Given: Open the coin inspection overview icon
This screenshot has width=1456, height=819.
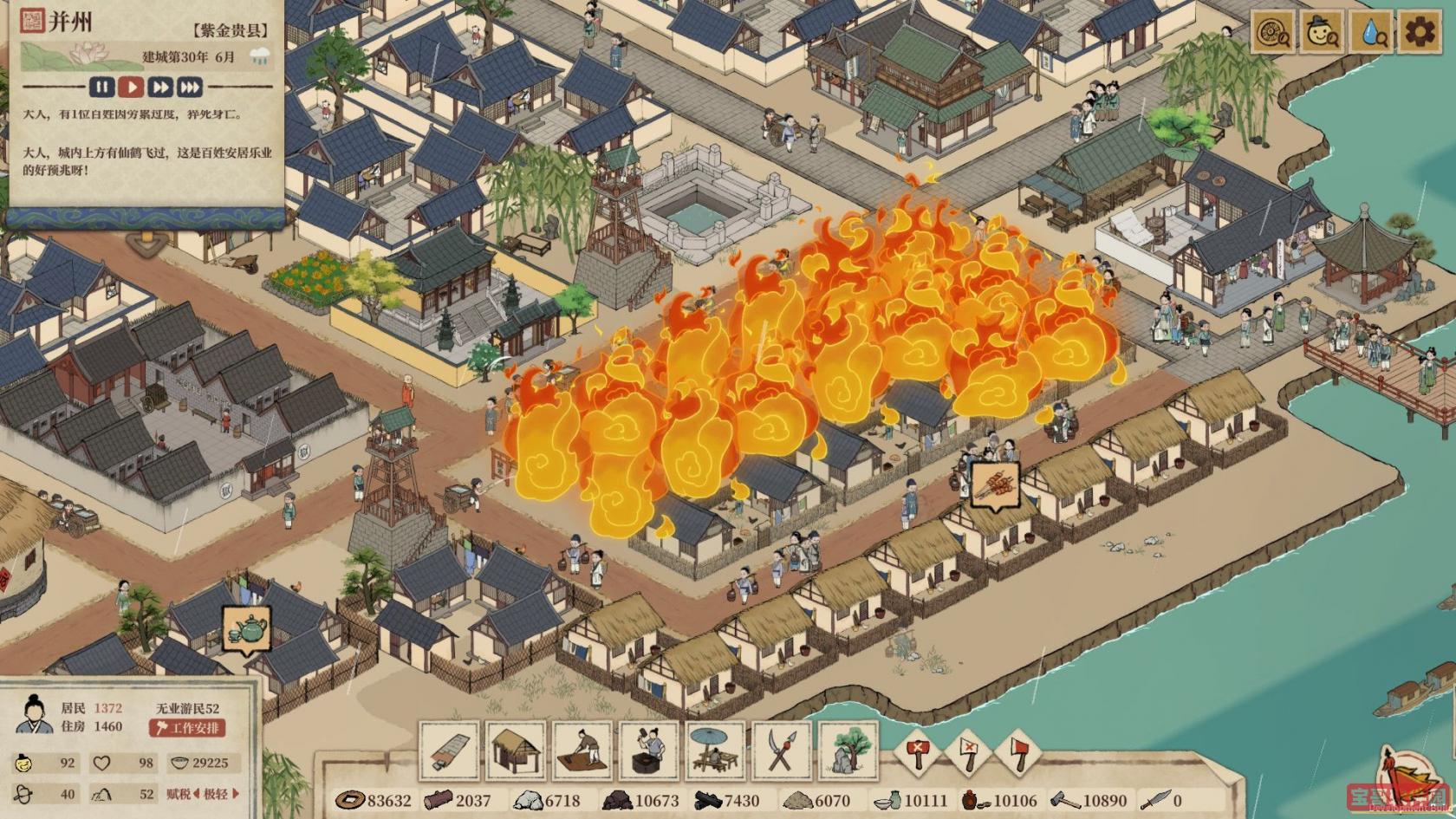Looking at the screenshot, I should (1272, 33).
